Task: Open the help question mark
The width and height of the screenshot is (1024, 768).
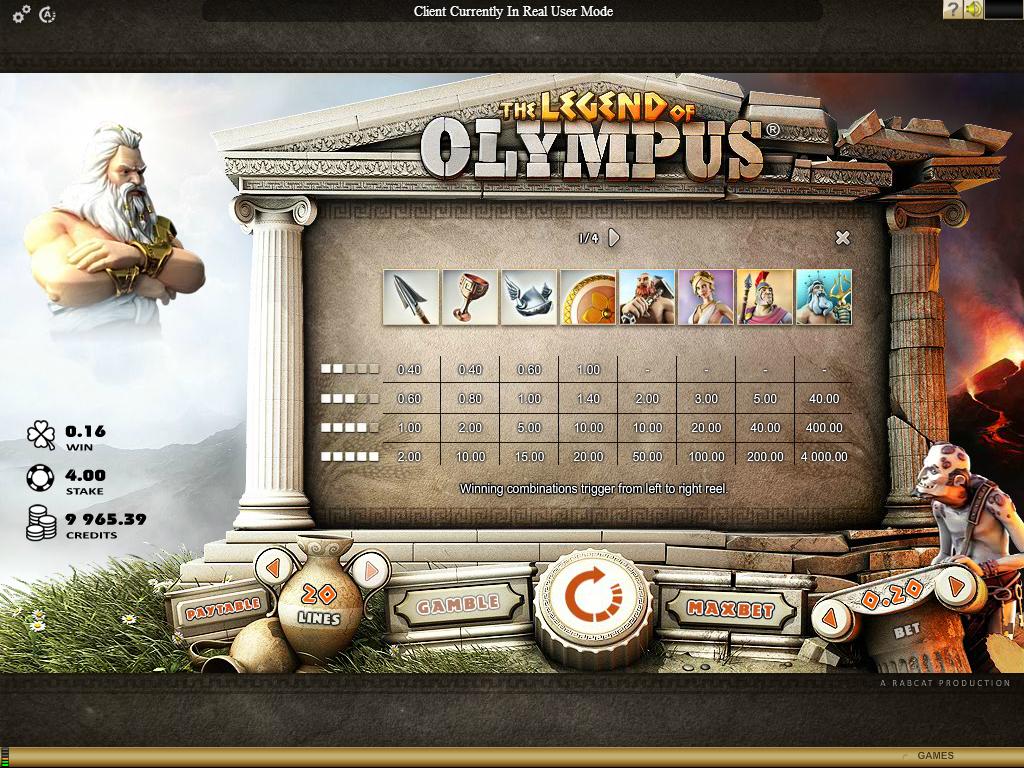Action: (952, 10)
